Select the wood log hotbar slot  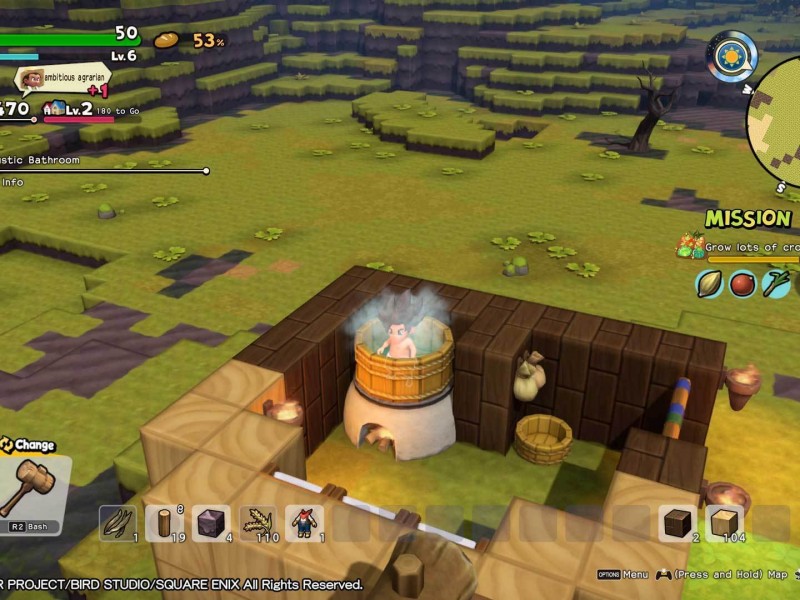(164, 523)
